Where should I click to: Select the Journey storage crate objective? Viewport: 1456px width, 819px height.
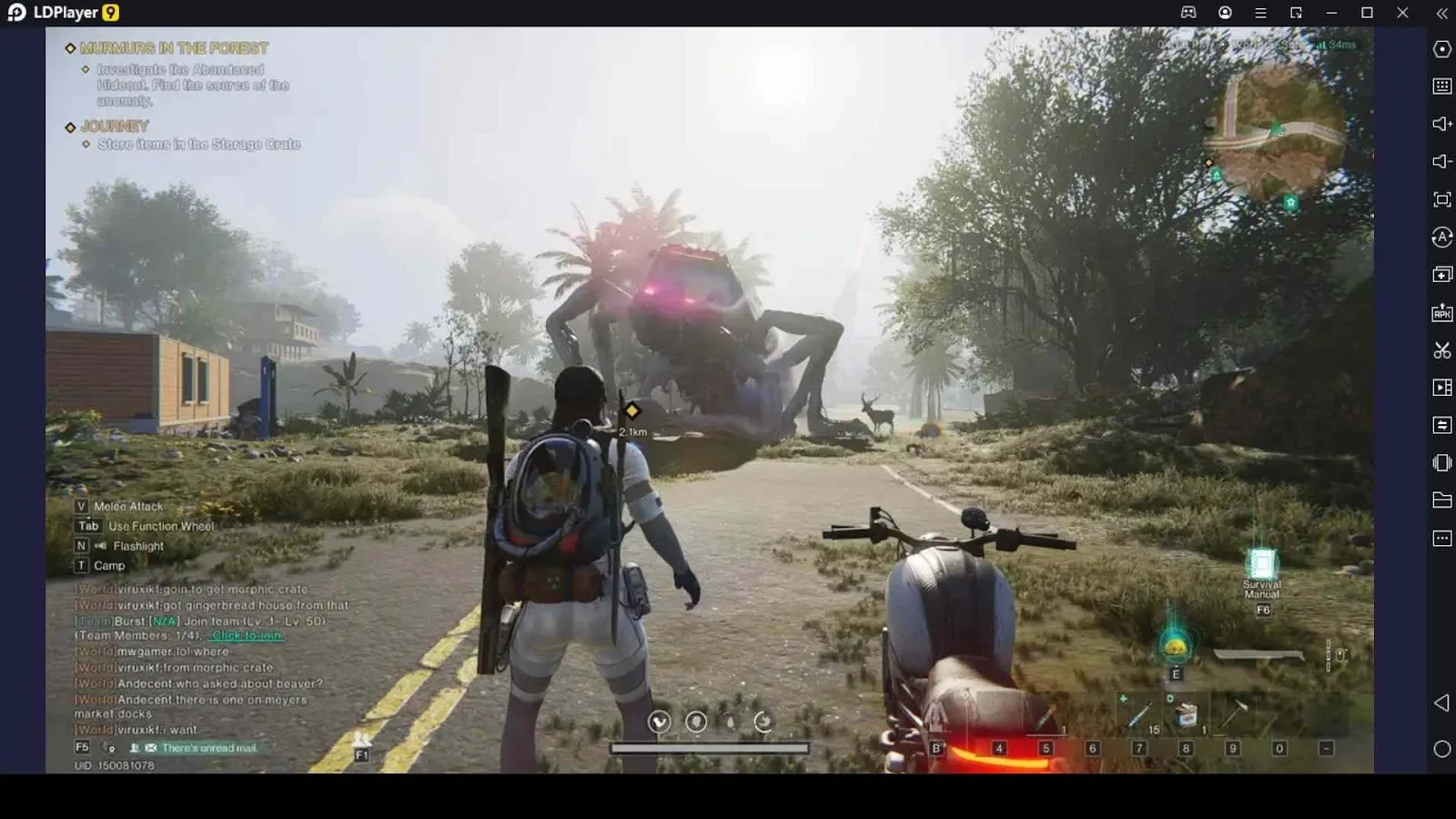pos(198,145)
